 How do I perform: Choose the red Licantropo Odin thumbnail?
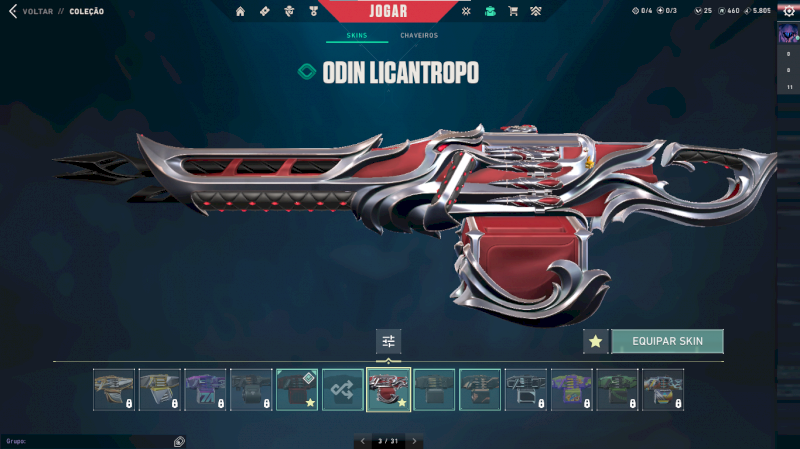click(x=388, y=389)
